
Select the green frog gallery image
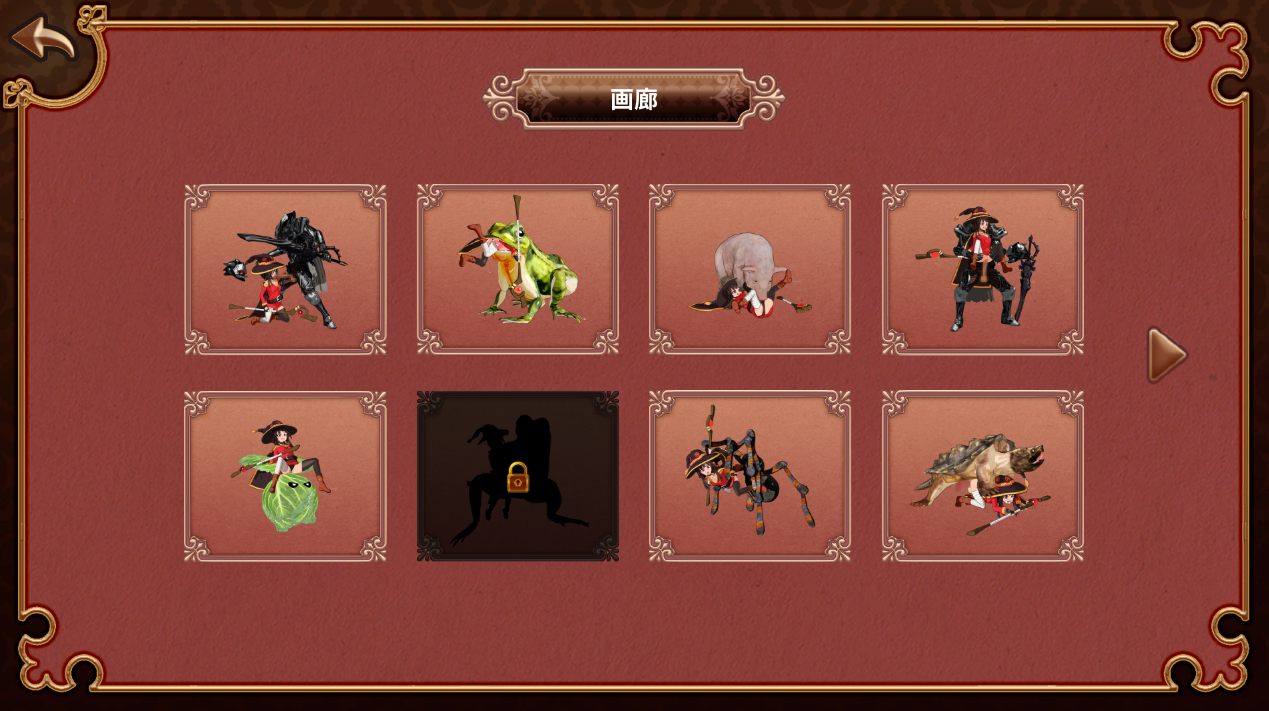(x=518, y=269)
